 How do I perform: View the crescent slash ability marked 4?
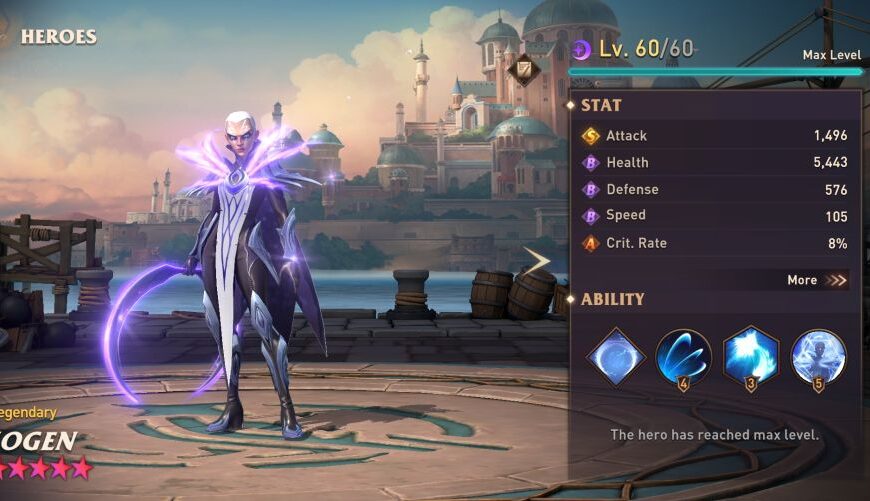[684, 357]
